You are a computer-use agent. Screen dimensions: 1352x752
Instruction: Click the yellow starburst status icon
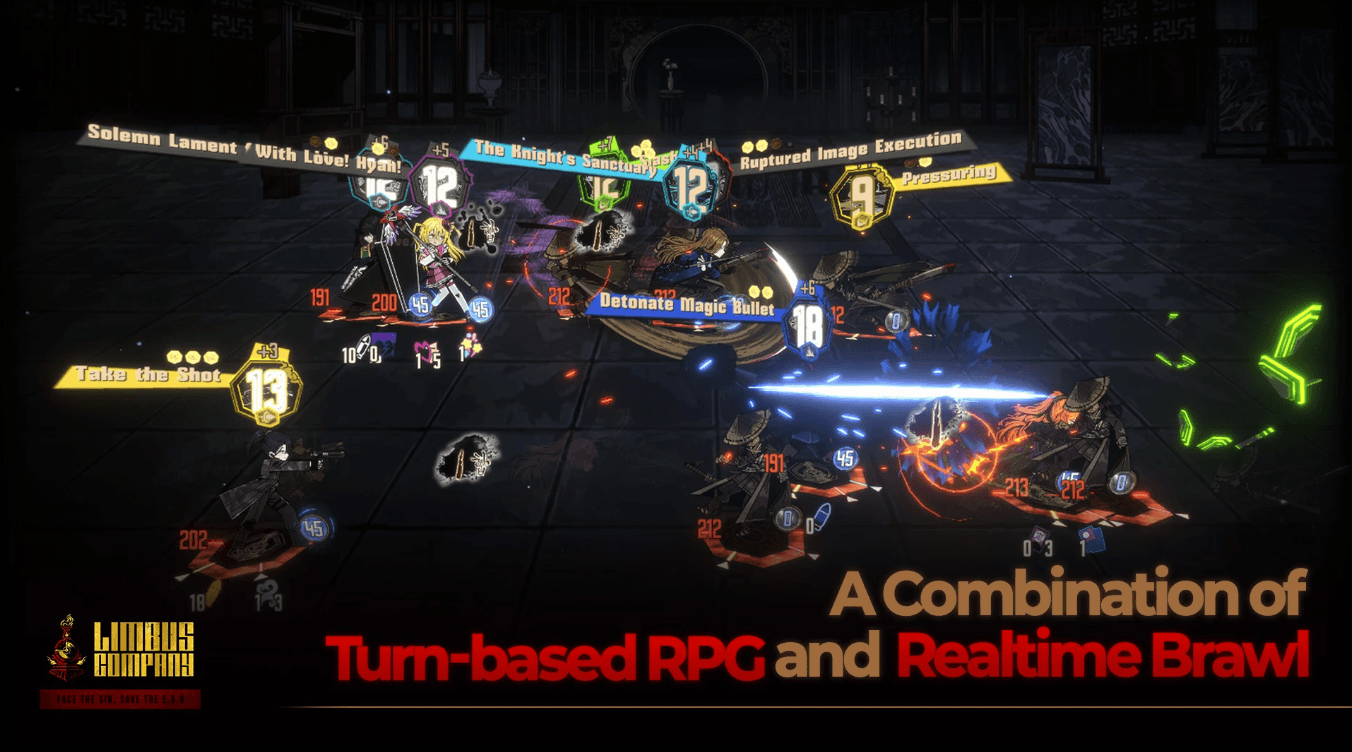pos(470,345)
